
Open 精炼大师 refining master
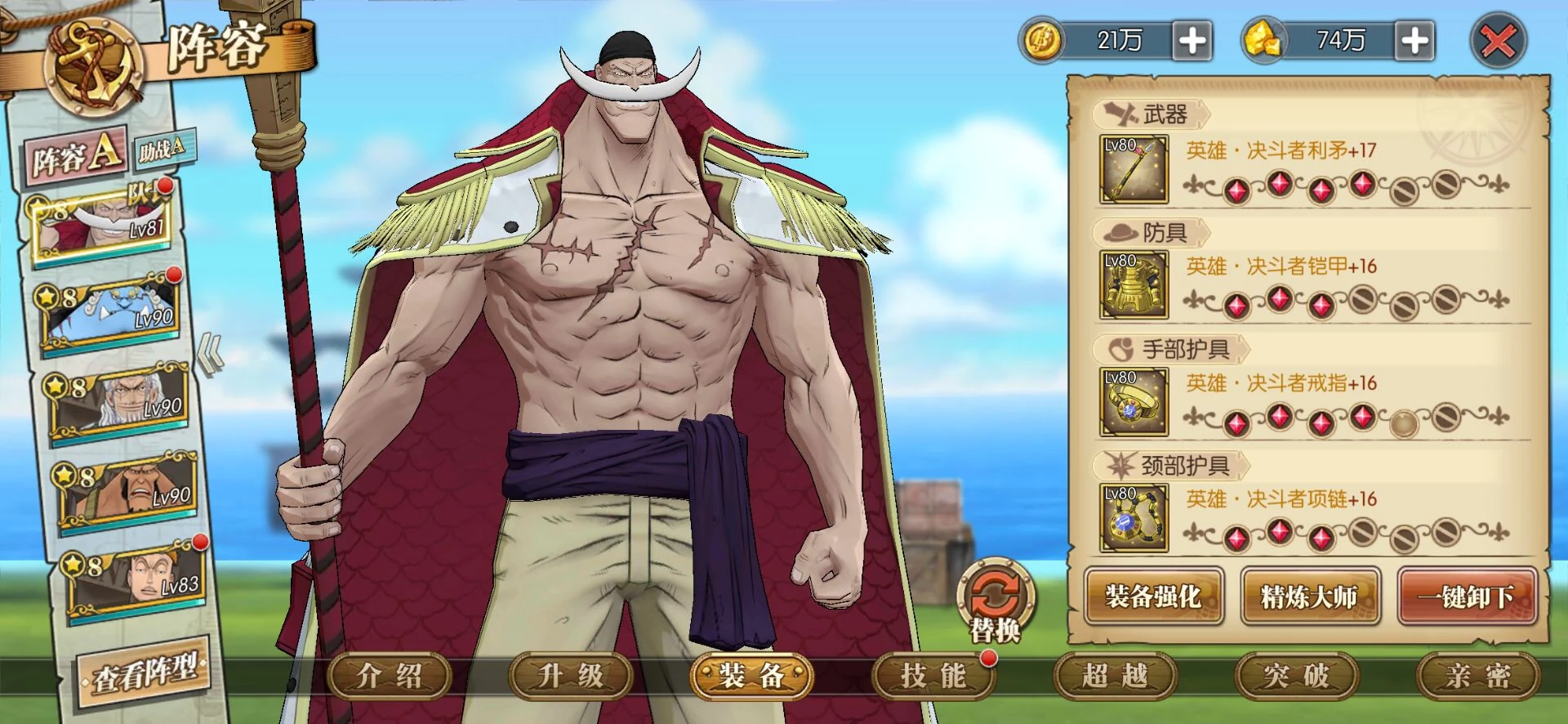coord(1309,597)
